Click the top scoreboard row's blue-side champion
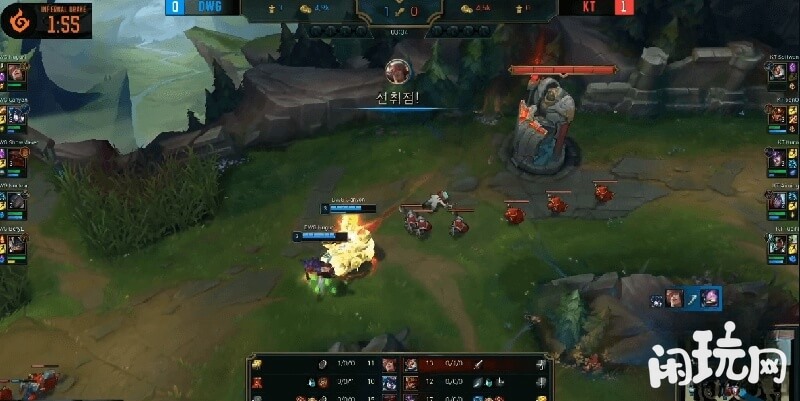 click(x=388, y=364)
